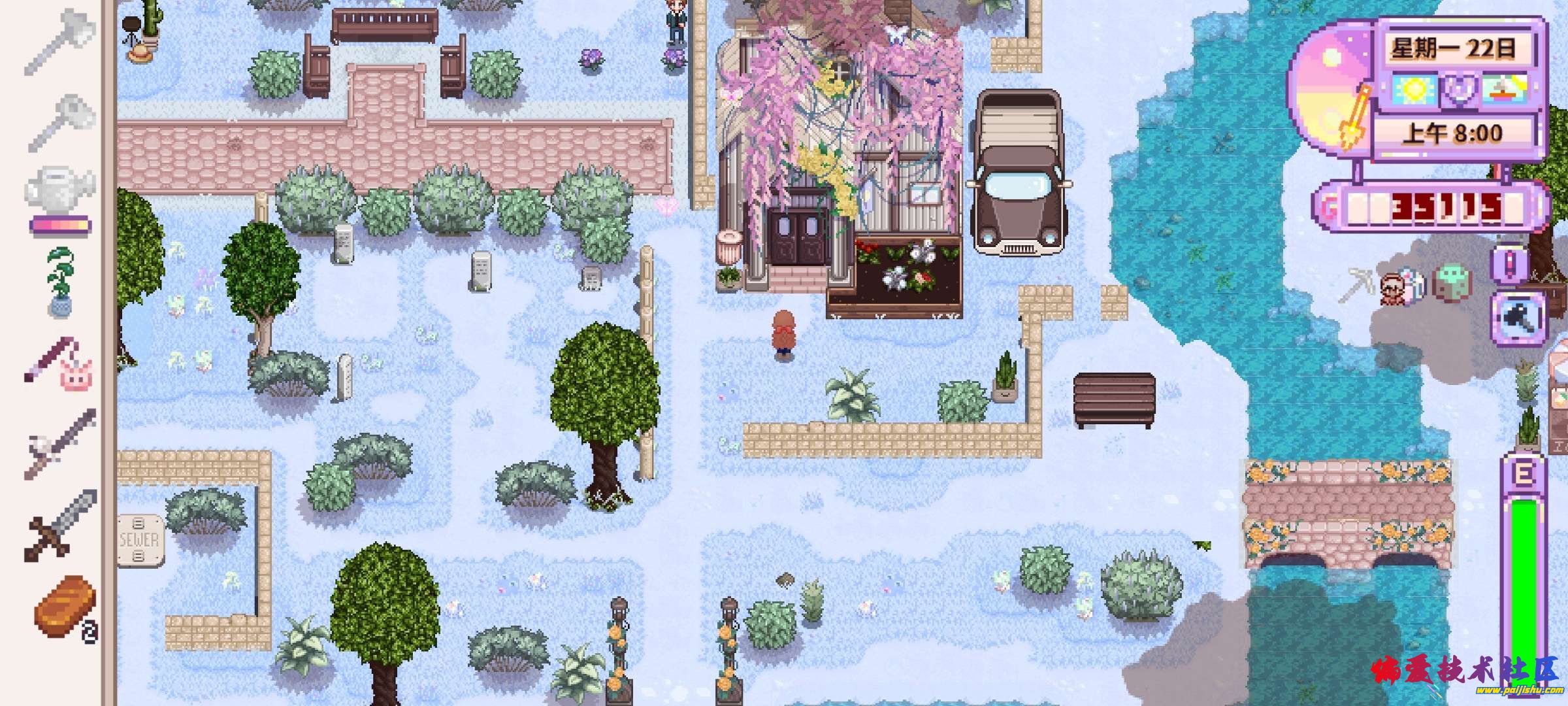Click the pickaxe buff icon
The height and width of the screenshot is (706, 1568).
pos(1355,286)
